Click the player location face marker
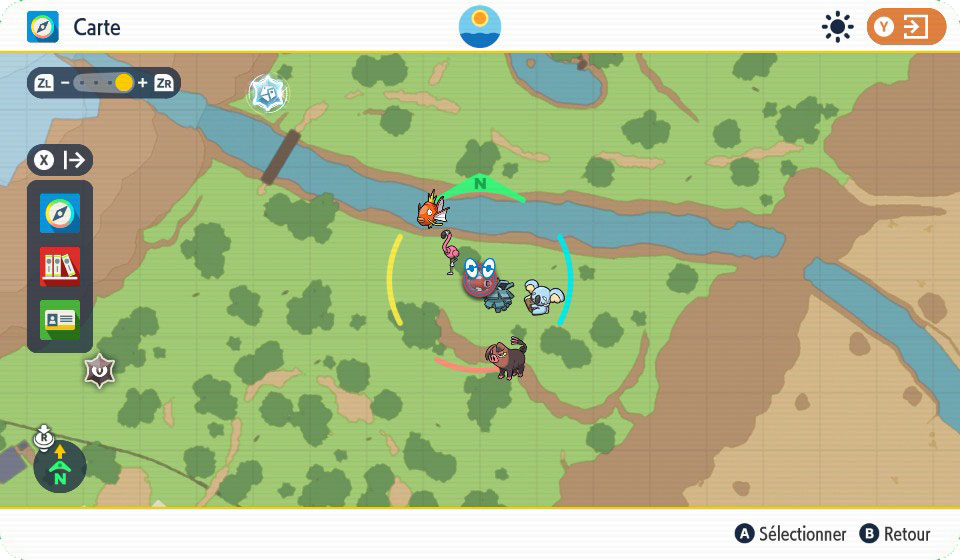Screen dimensions: 960x560 [x=481, y=278]
